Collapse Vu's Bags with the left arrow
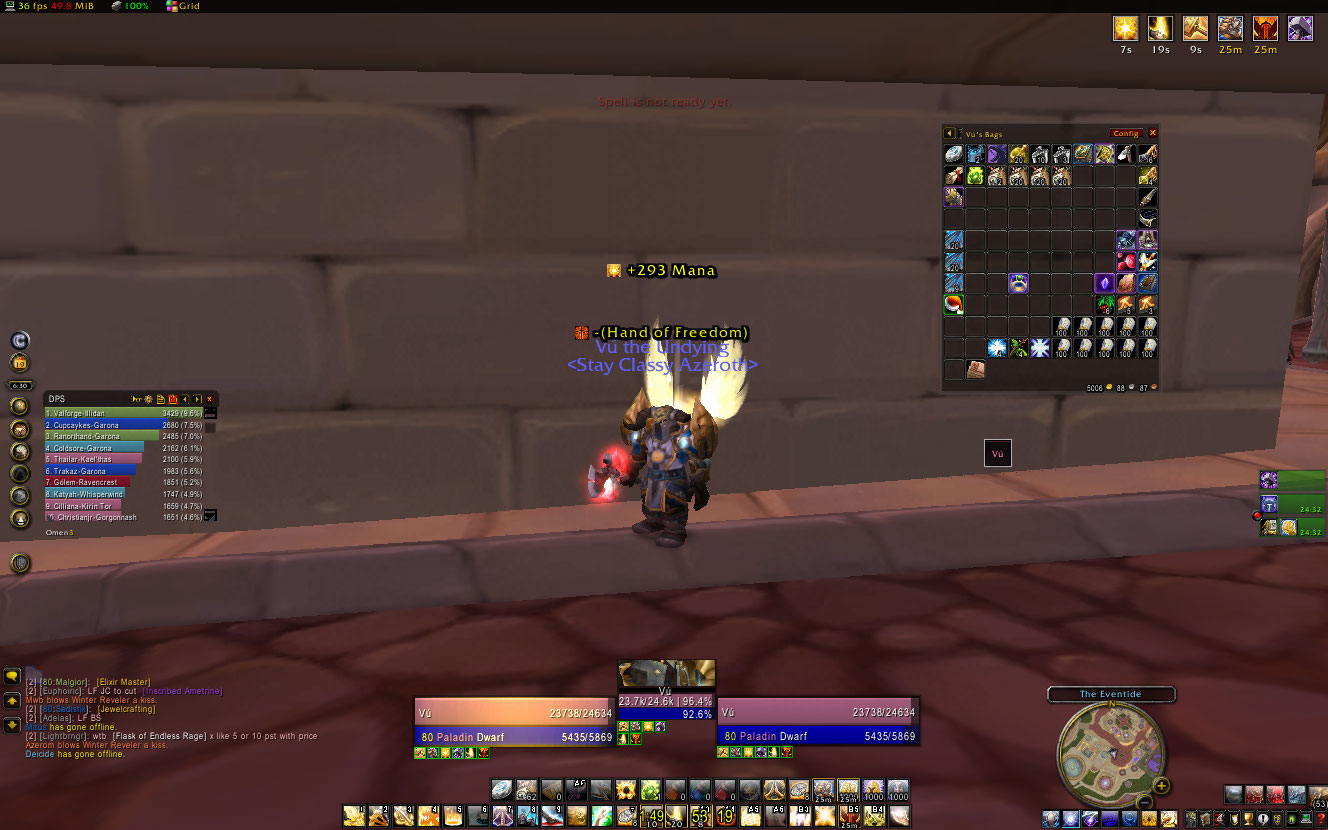 pos(950,133)
